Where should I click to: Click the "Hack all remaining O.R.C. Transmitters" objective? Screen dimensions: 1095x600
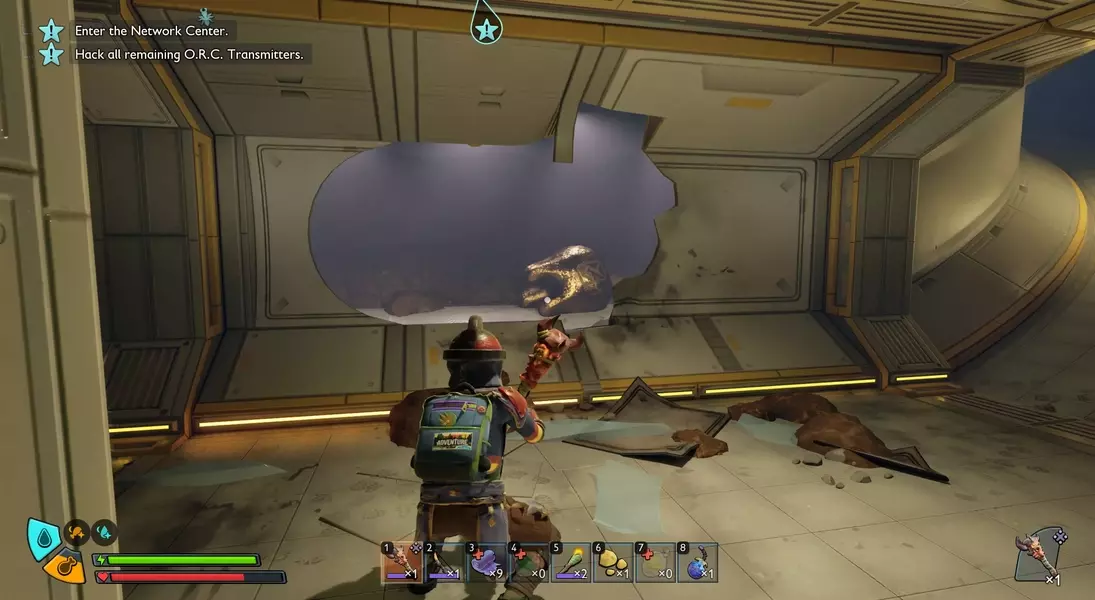pyautogui.click(x=188, y=54)
